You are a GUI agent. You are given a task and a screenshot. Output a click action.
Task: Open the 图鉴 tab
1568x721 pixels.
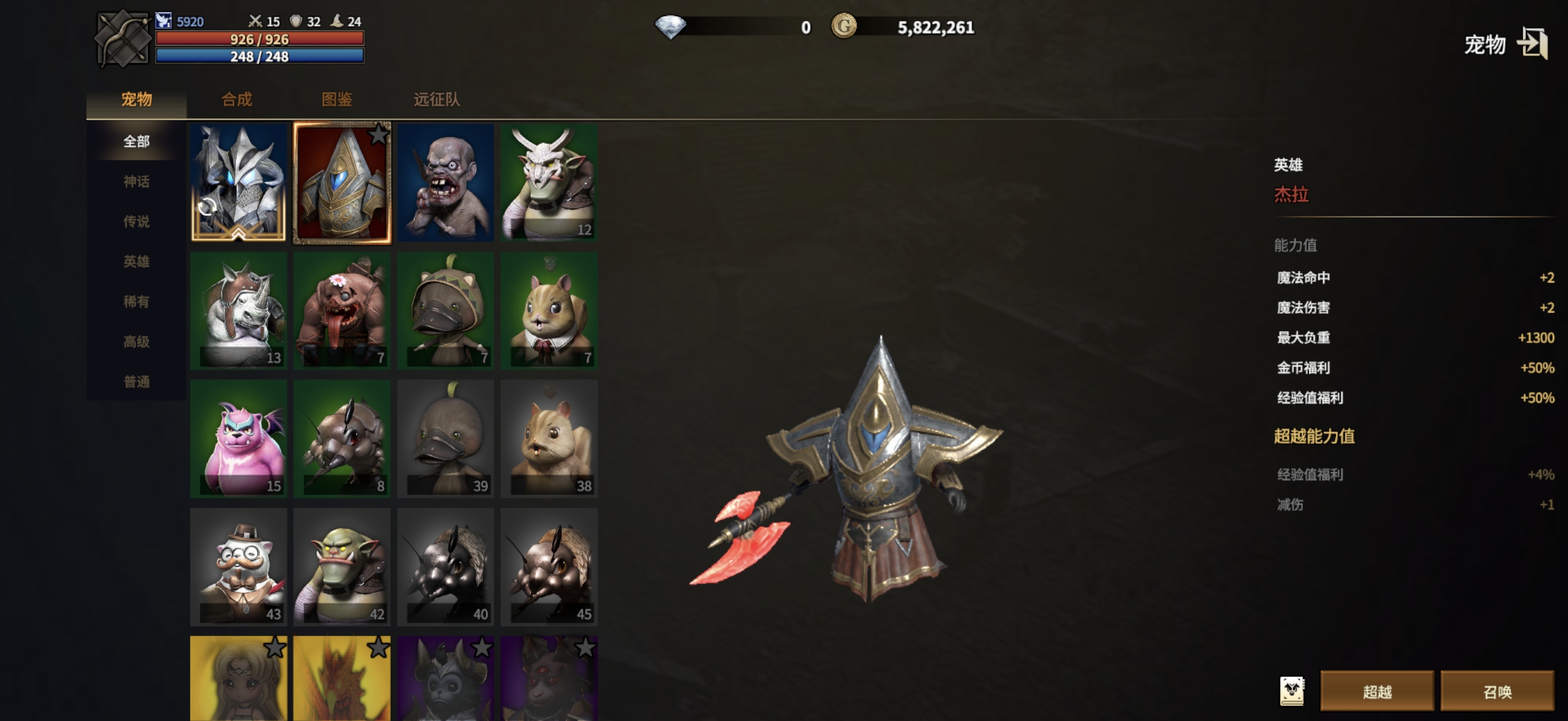[x=337, y=99]
